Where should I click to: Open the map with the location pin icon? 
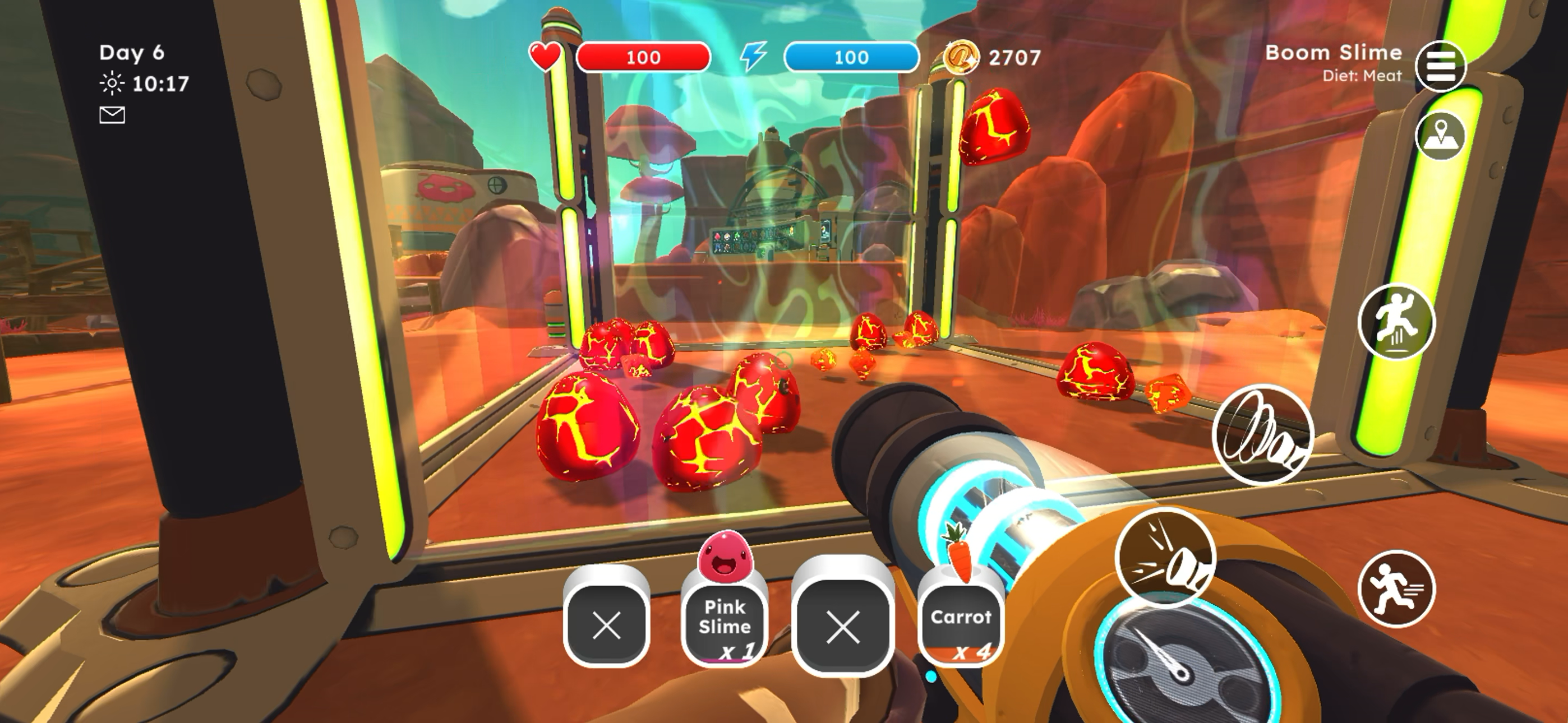tap(1440, 135)
